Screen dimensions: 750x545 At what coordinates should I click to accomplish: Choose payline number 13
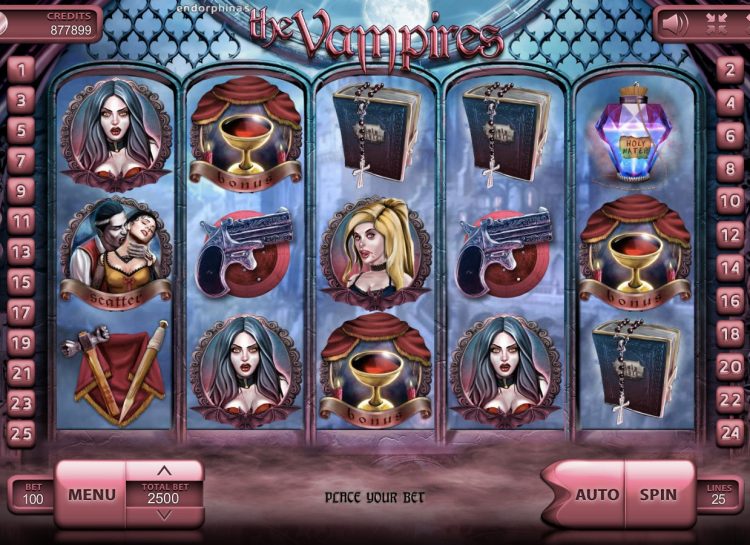click(x=21, y=251)
